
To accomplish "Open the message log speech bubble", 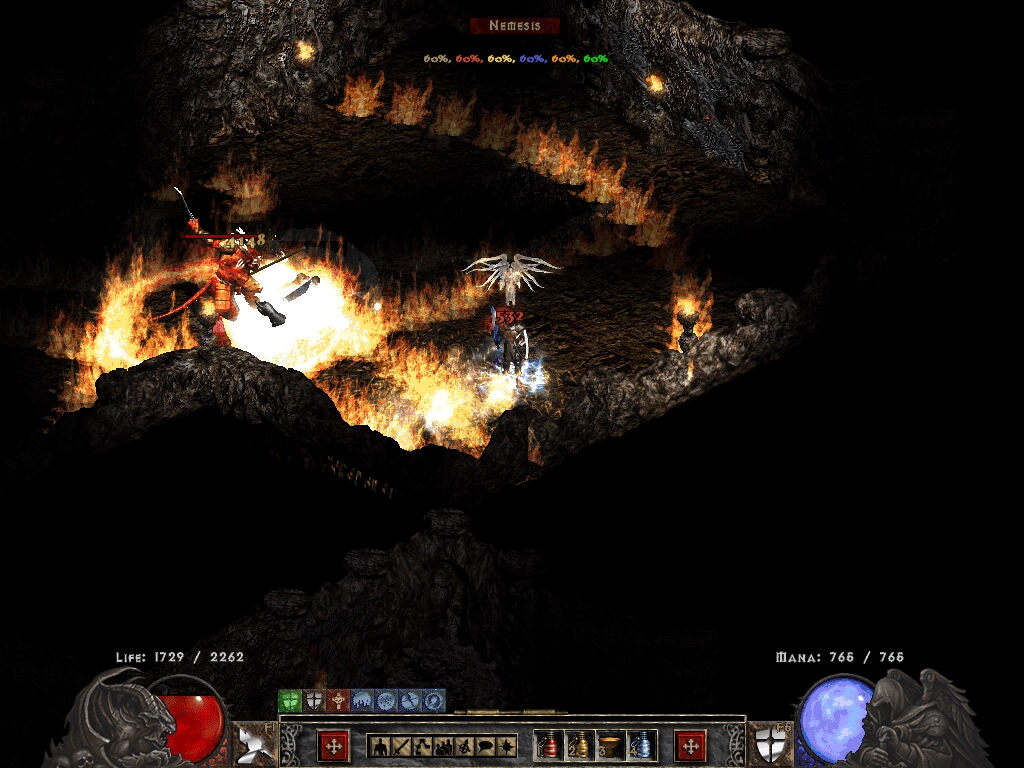I will pos(487,745).
